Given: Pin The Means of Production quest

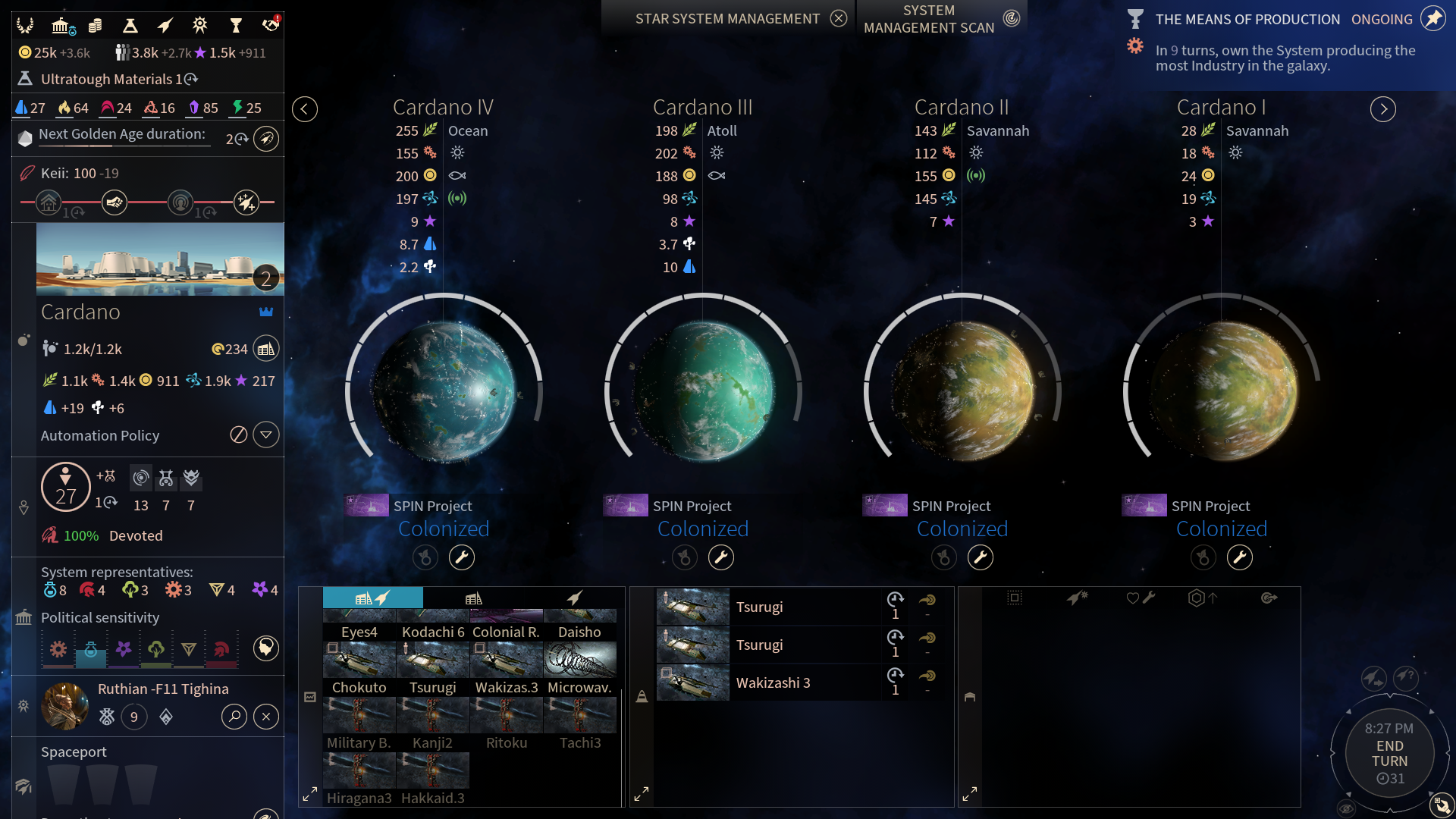Looking at the screenshot, I should 1432,19.
